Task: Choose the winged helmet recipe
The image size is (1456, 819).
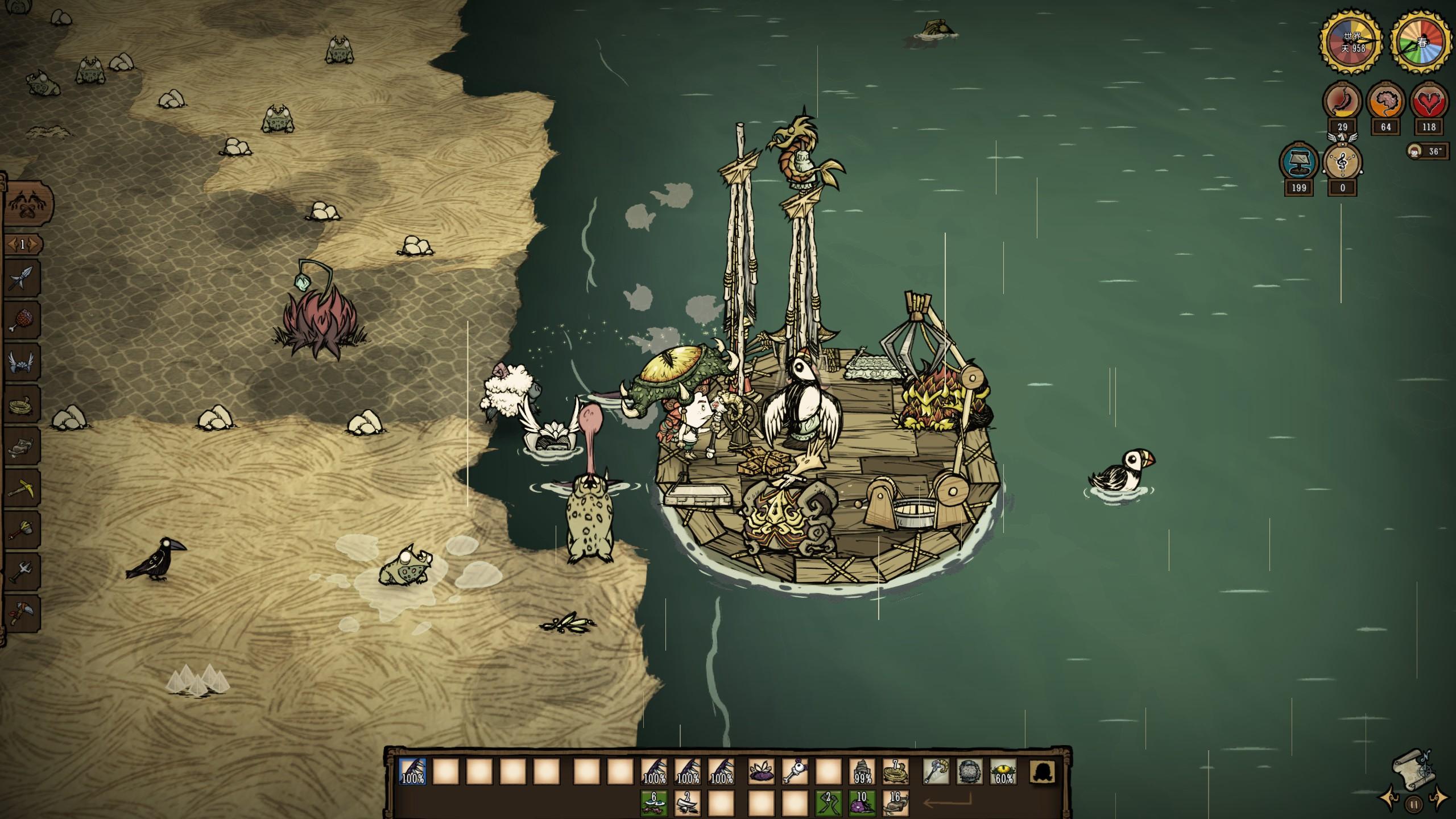Action: click(x=23, y=362)
